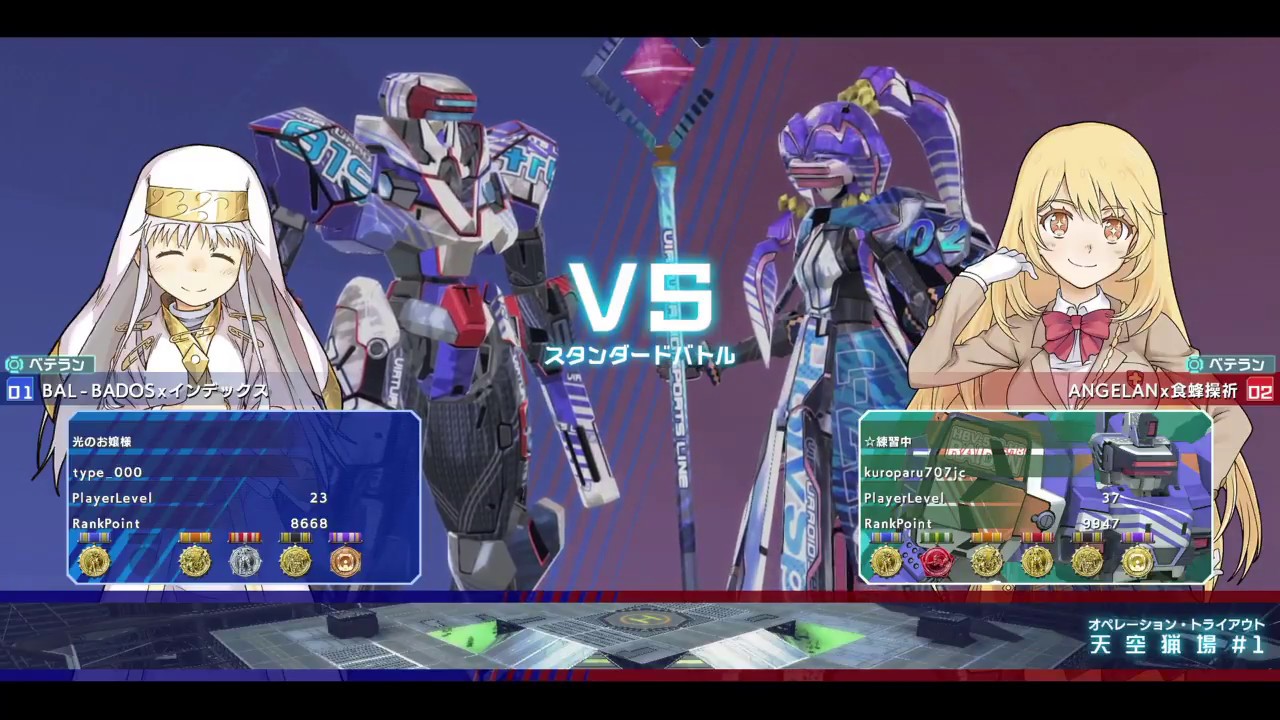The width and height of the screenshot is (1280, 720).
Task: Pick the bronze medal in player 1's panel
Action: (x=345, y=560)
